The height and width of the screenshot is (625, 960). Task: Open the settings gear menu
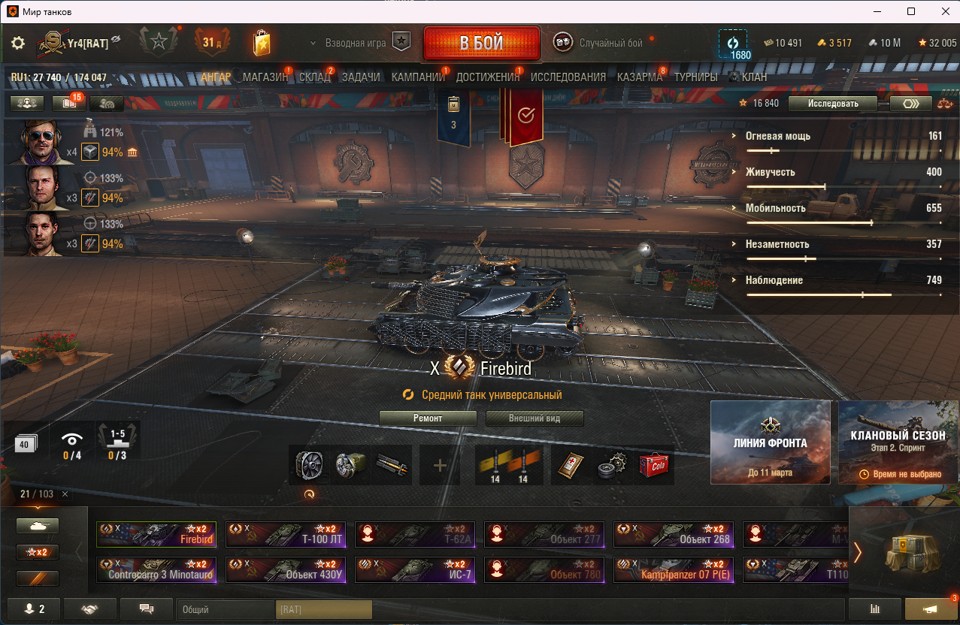[17, 43]
